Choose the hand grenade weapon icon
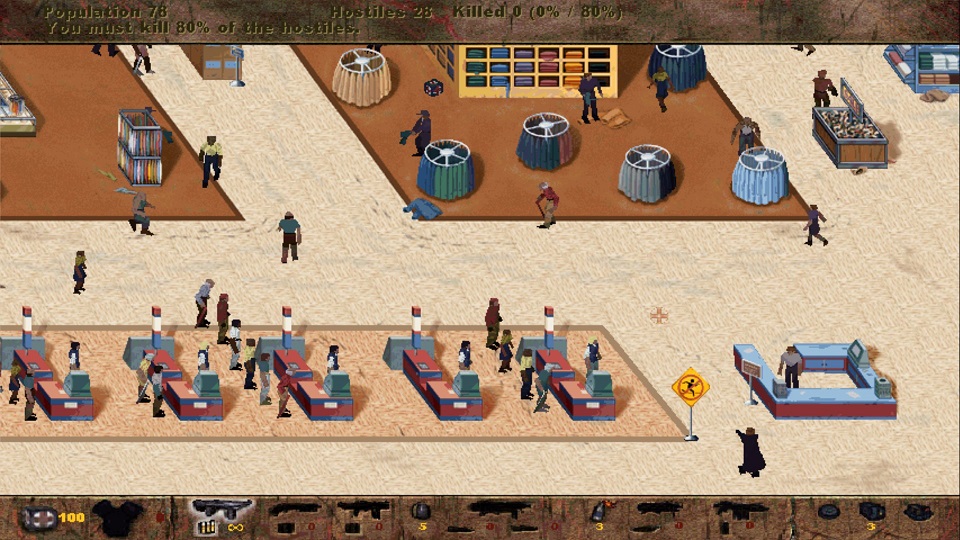Viewport: 960px width, 540px height. point(421,511)
